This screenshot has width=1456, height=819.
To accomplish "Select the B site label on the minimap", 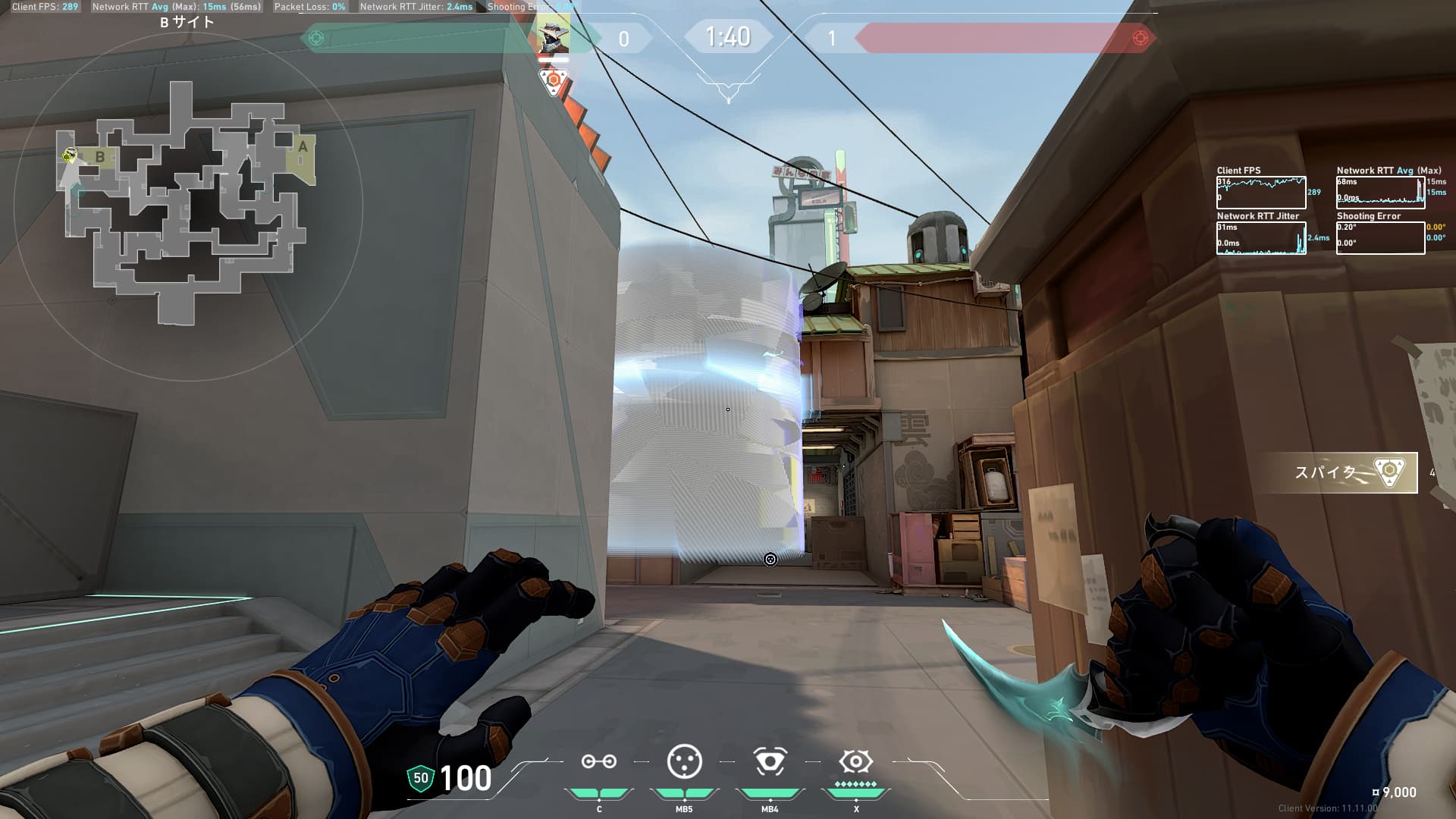I will (99, 157).
